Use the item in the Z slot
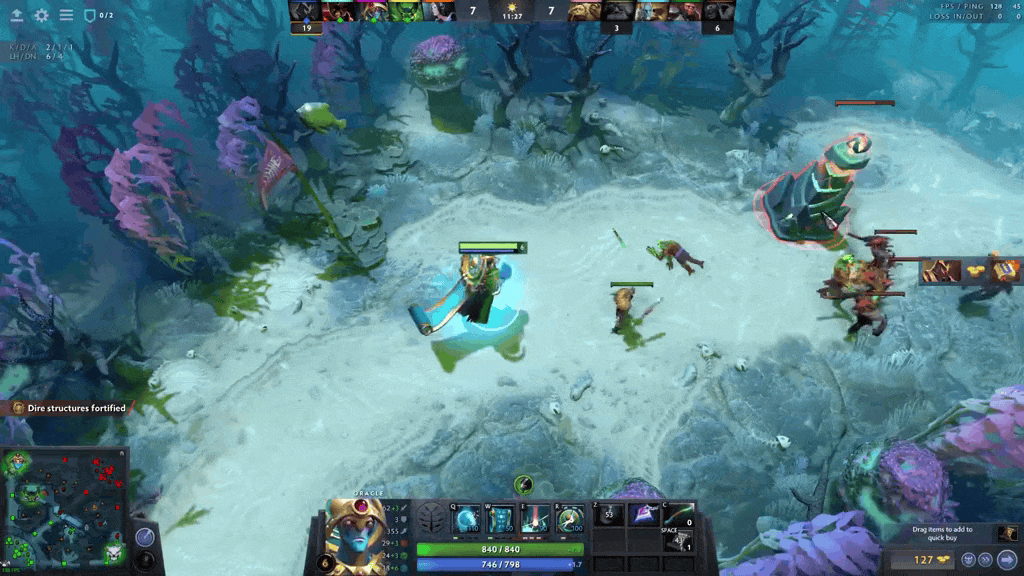This screenshot has height=576, width=1024. [x=610, y=514]
